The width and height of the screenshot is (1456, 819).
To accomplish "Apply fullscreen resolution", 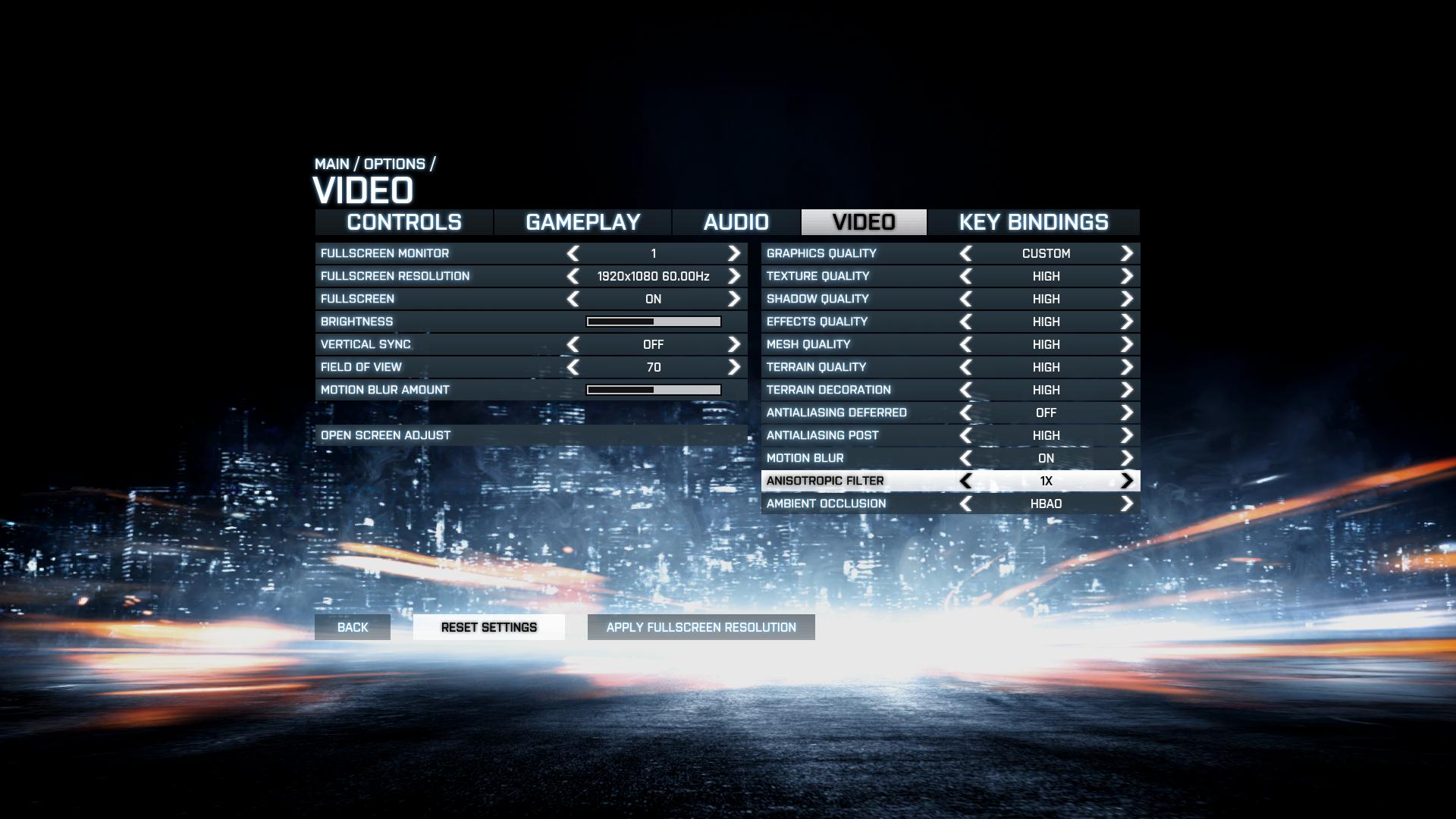I will point(701,627).
